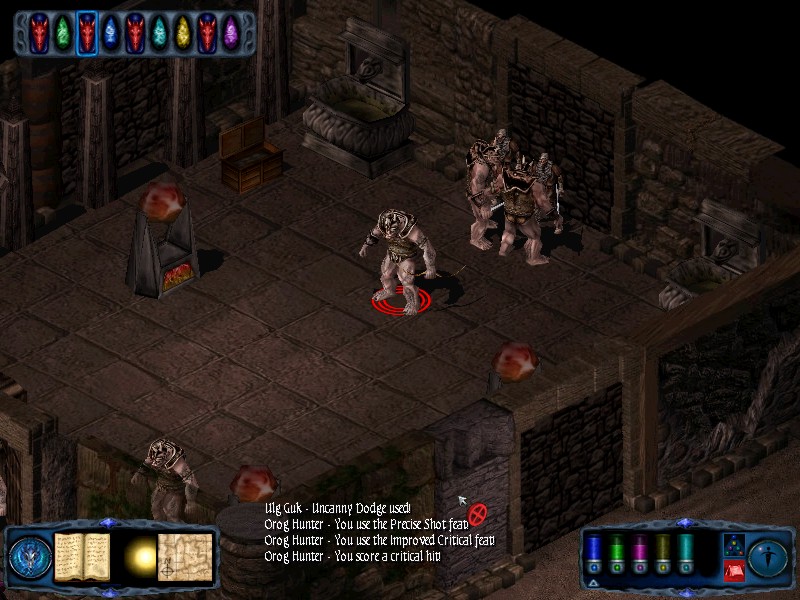Image resolution: width=800 pixels, height=600 pixels.
Task: Select the yellow gem in the initiative bar
Action: [183, 33]
